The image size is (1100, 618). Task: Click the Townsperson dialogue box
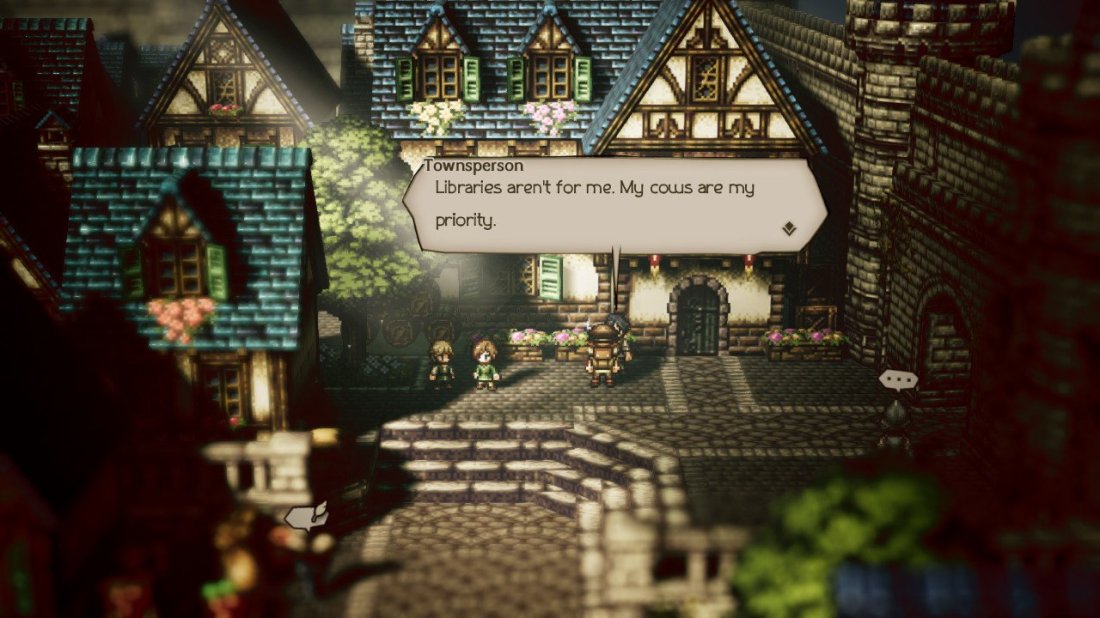point(614,205)
